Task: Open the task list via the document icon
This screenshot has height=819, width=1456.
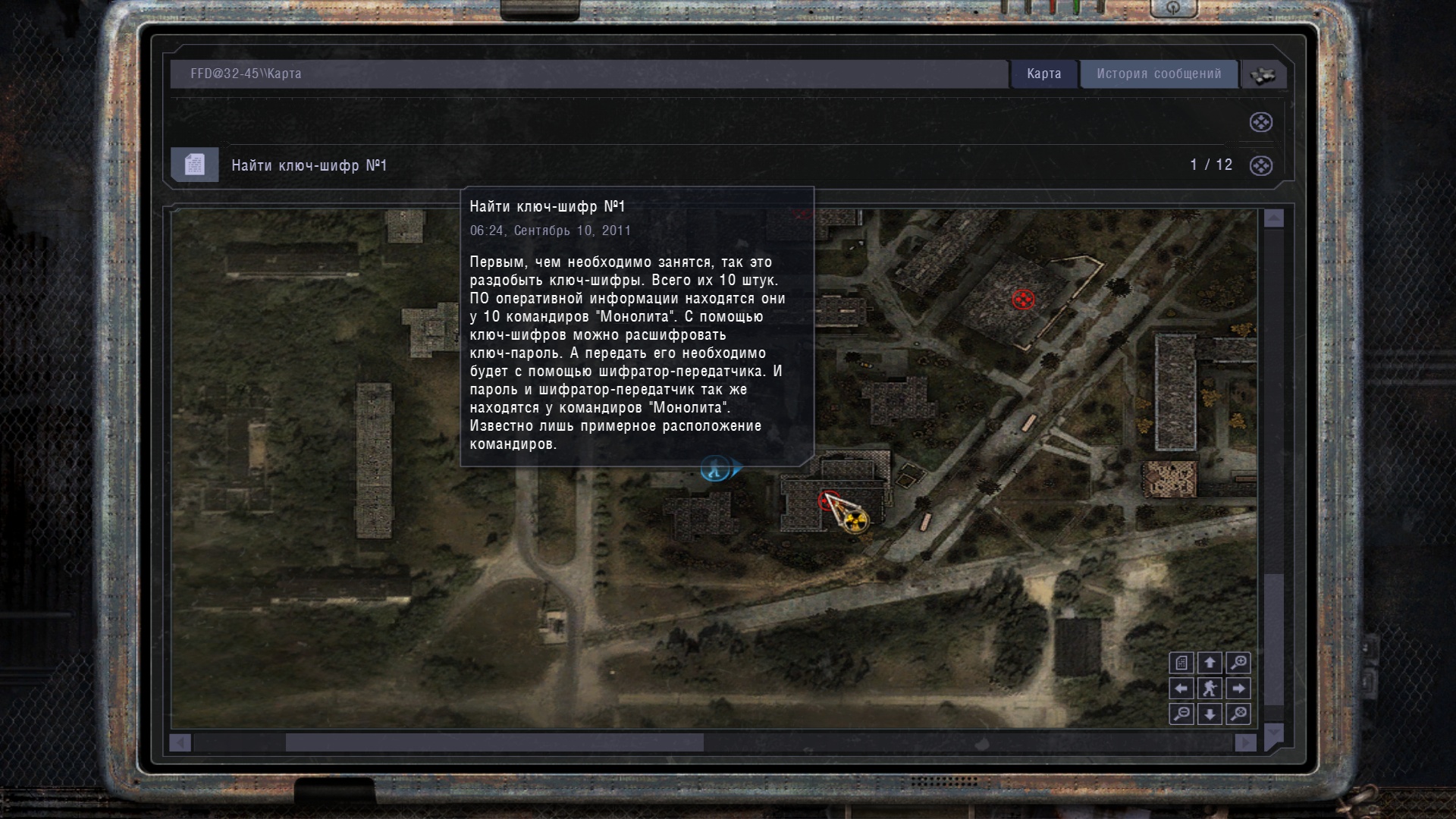Action: (1181, 663)
